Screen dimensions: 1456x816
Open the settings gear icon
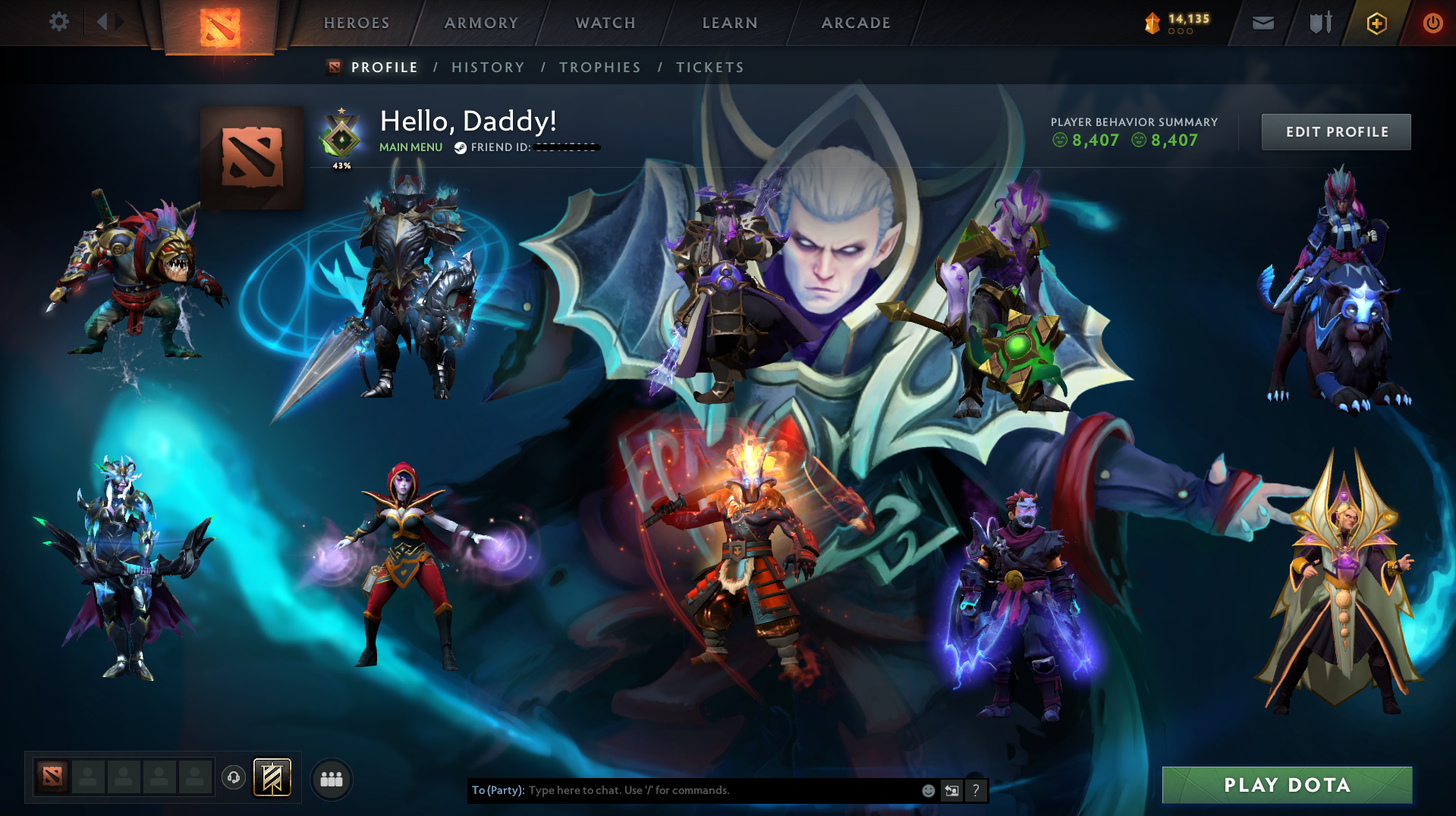tap(59, 22)
